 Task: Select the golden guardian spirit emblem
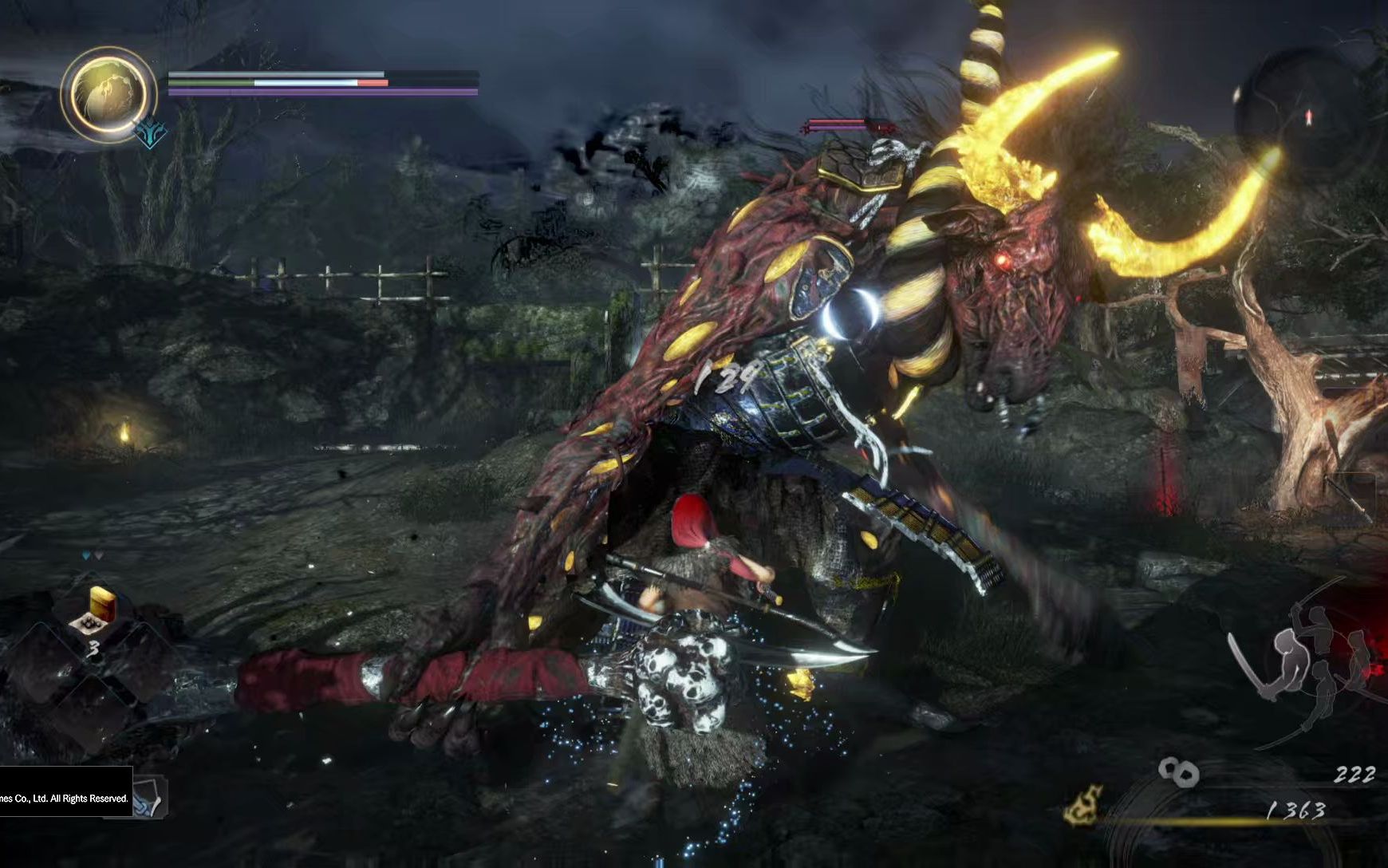(108, 93)
